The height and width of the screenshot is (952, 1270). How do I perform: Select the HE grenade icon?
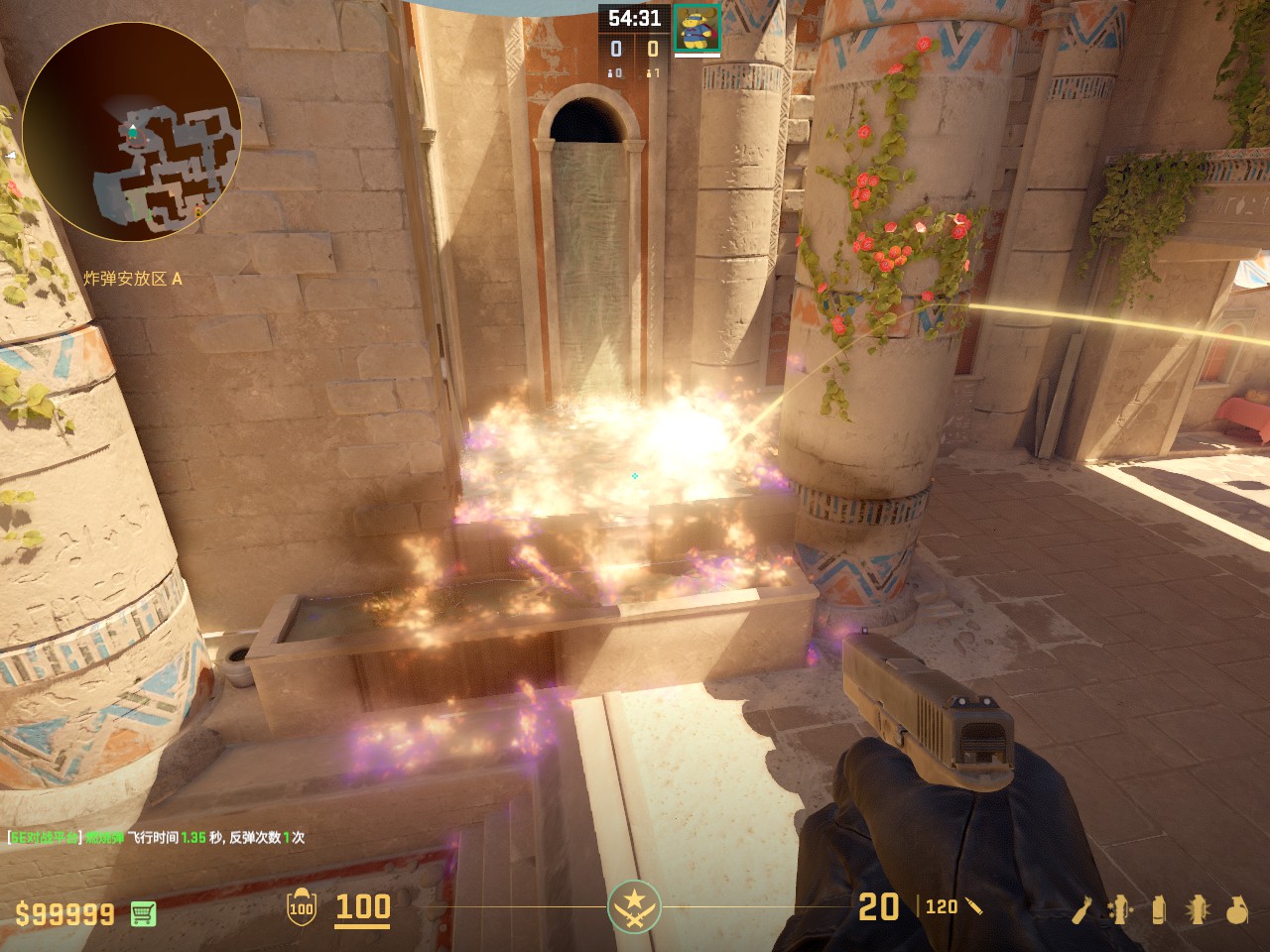tap(1236, 909)
